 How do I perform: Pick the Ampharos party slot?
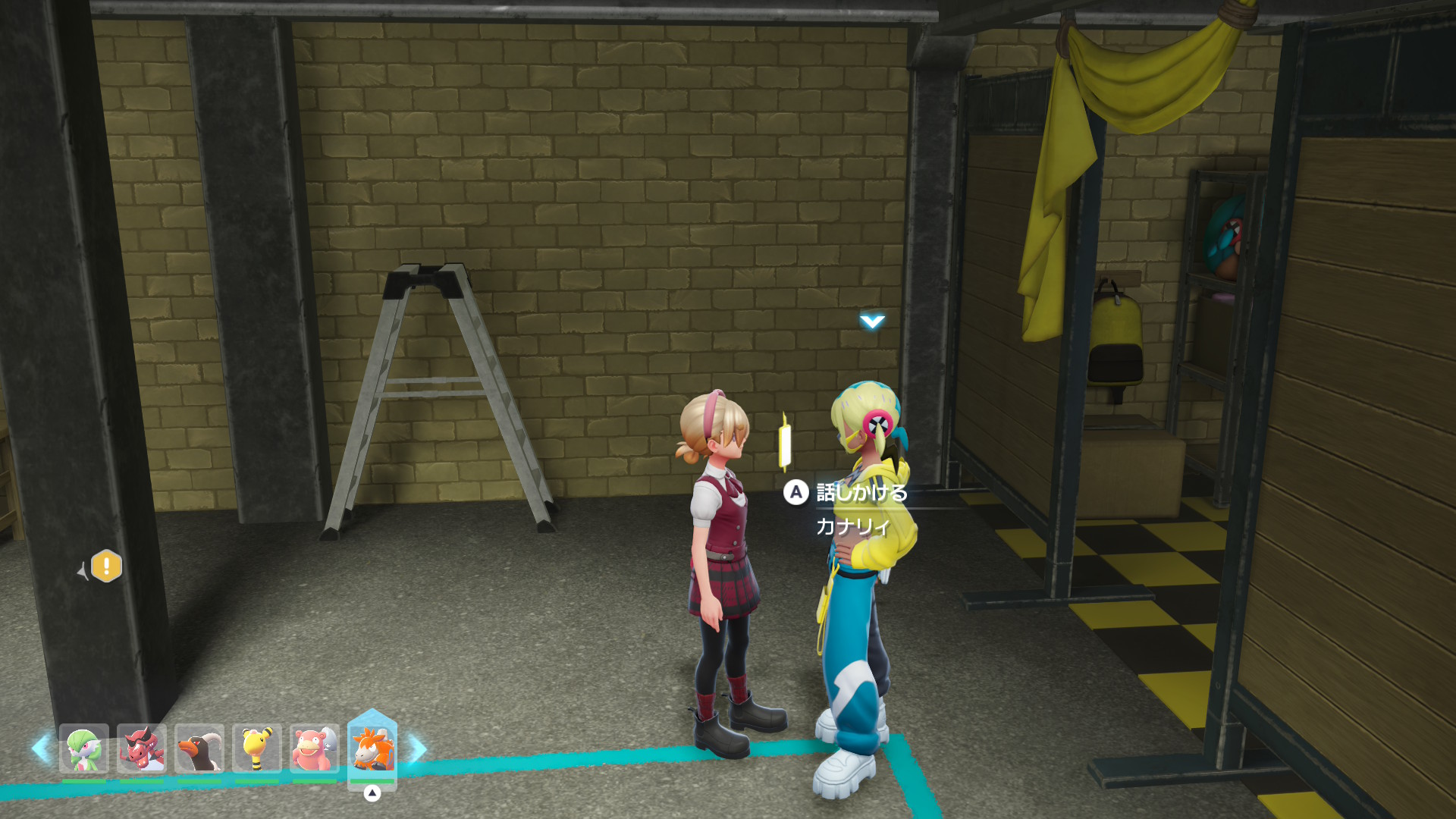pos(257,748)
